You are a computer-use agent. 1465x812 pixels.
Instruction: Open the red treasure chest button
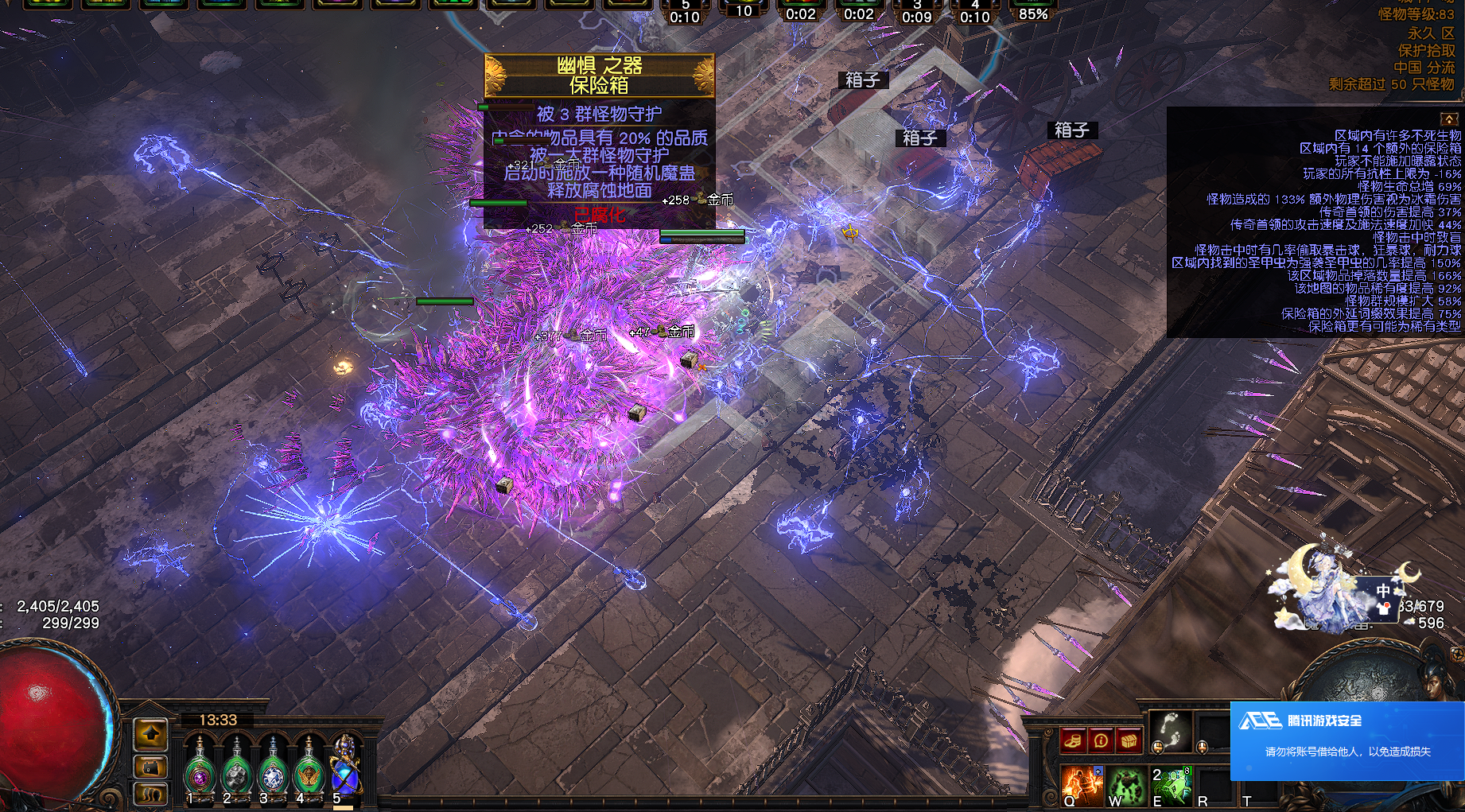(x=1129, y=741)
